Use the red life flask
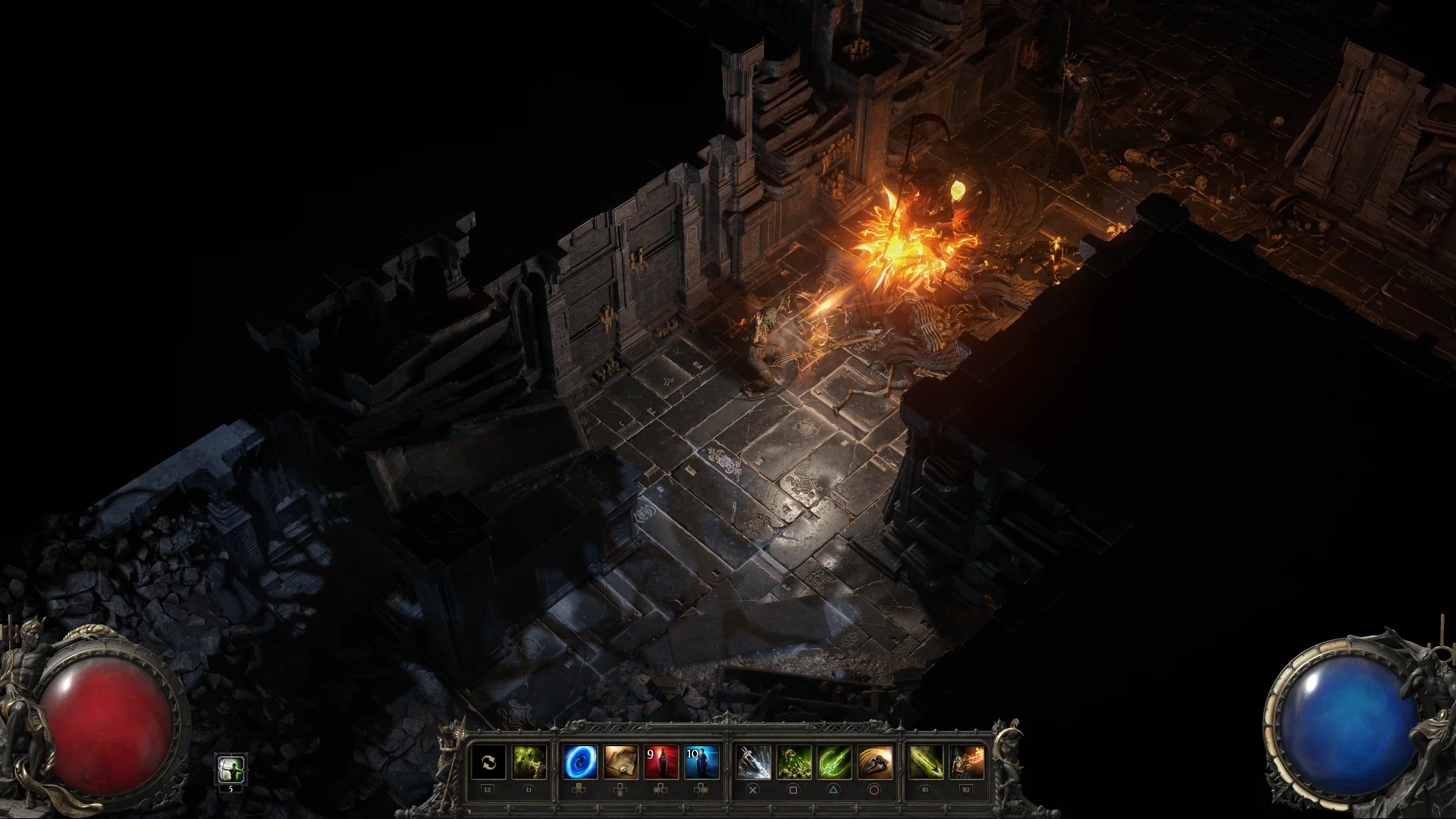The image size is (1456, 819). [x=661, y=762]
